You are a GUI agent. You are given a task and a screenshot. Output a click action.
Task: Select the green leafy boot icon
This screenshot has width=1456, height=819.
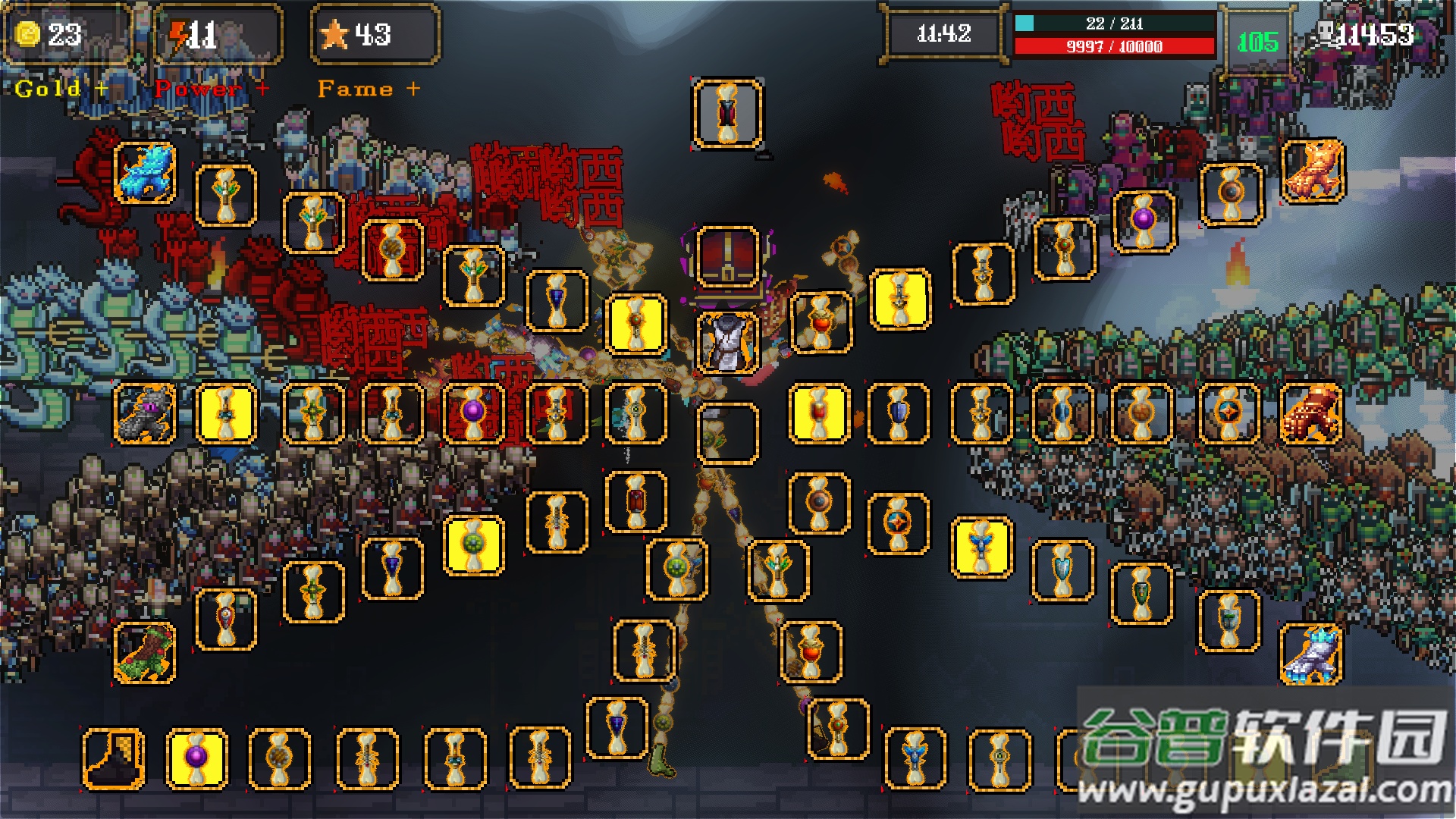(x=145, y=653)
